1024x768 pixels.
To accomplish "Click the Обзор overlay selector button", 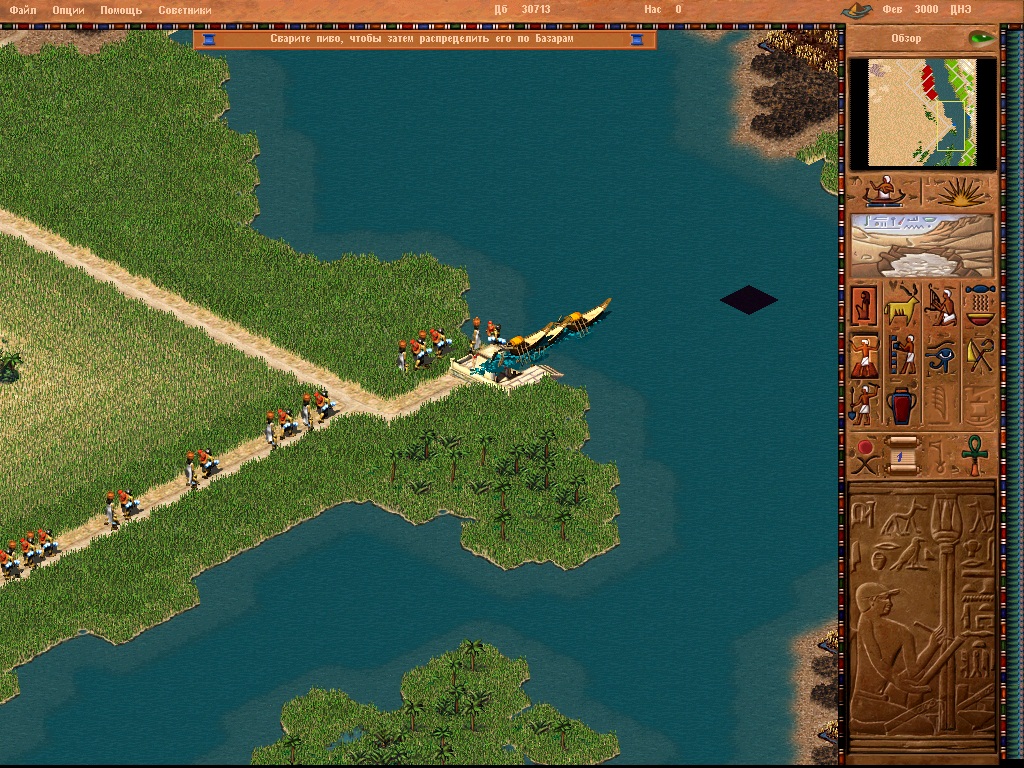I will 906,39.
